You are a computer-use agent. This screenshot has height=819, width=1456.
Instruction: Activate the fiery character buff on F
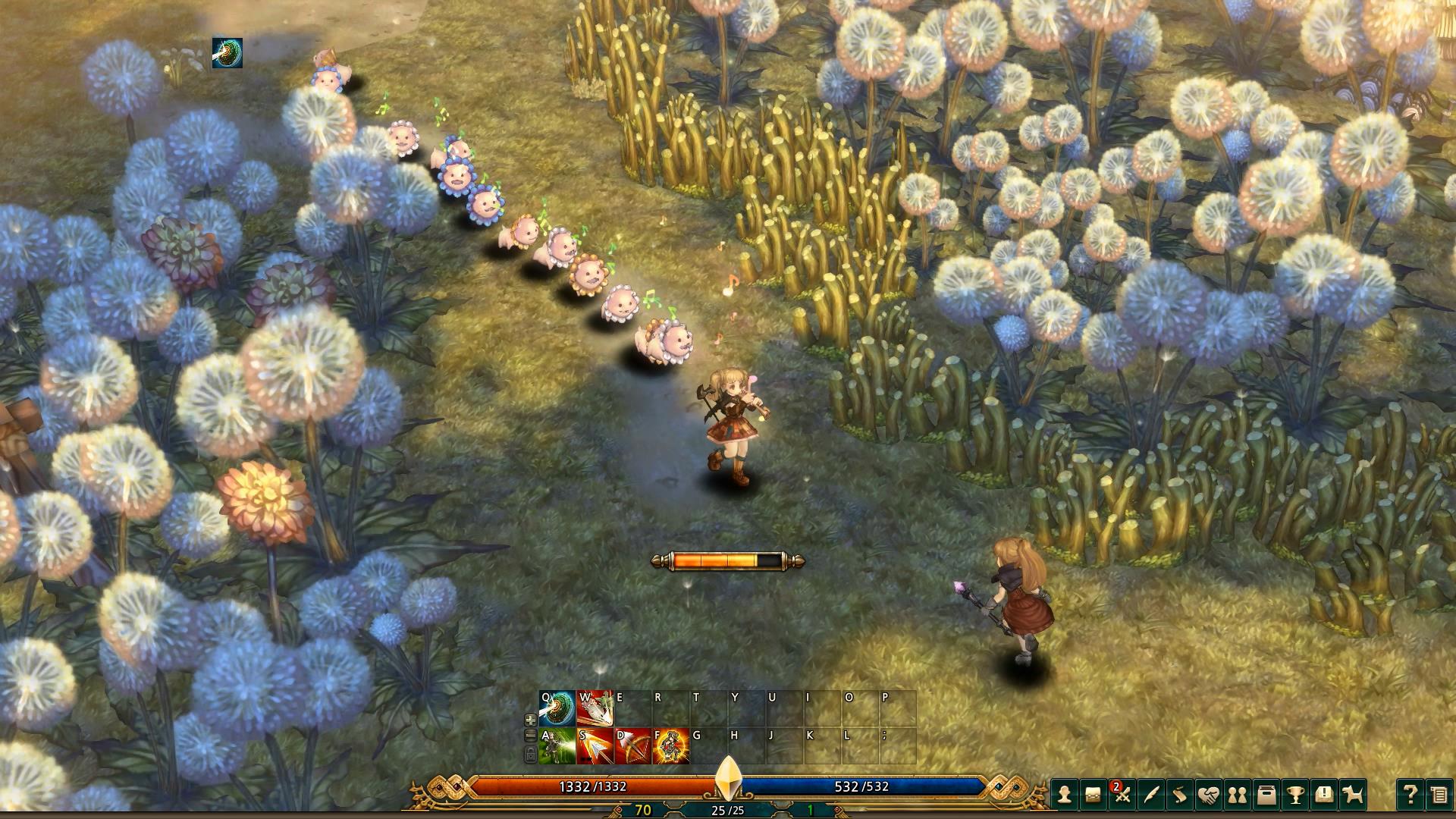coord(671,746)
